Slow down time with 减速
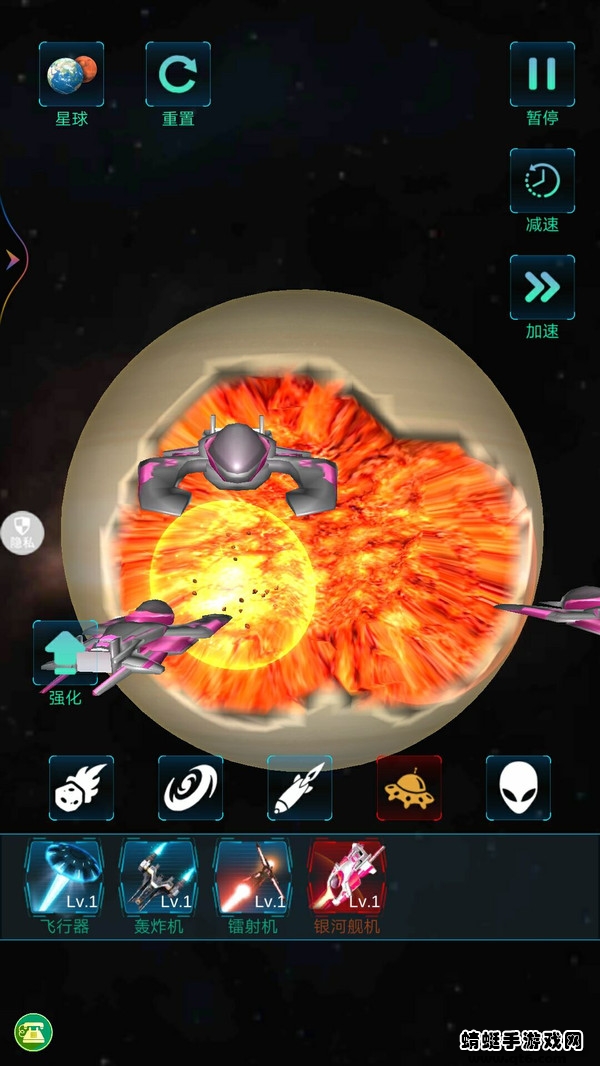 tap(542, 181)
